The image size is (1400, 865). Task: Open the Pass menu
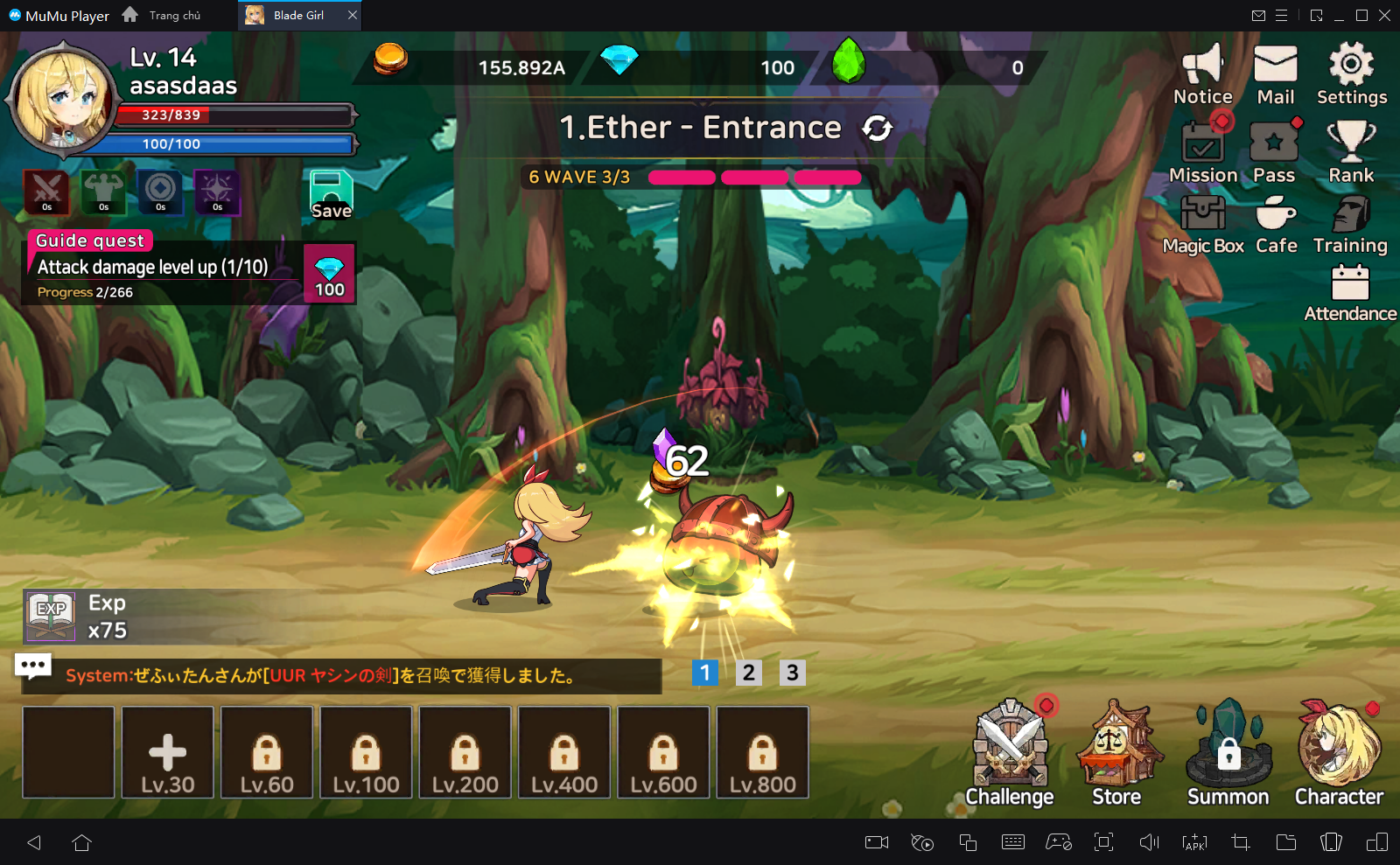pyautogui.click(x=1274, y=152)
